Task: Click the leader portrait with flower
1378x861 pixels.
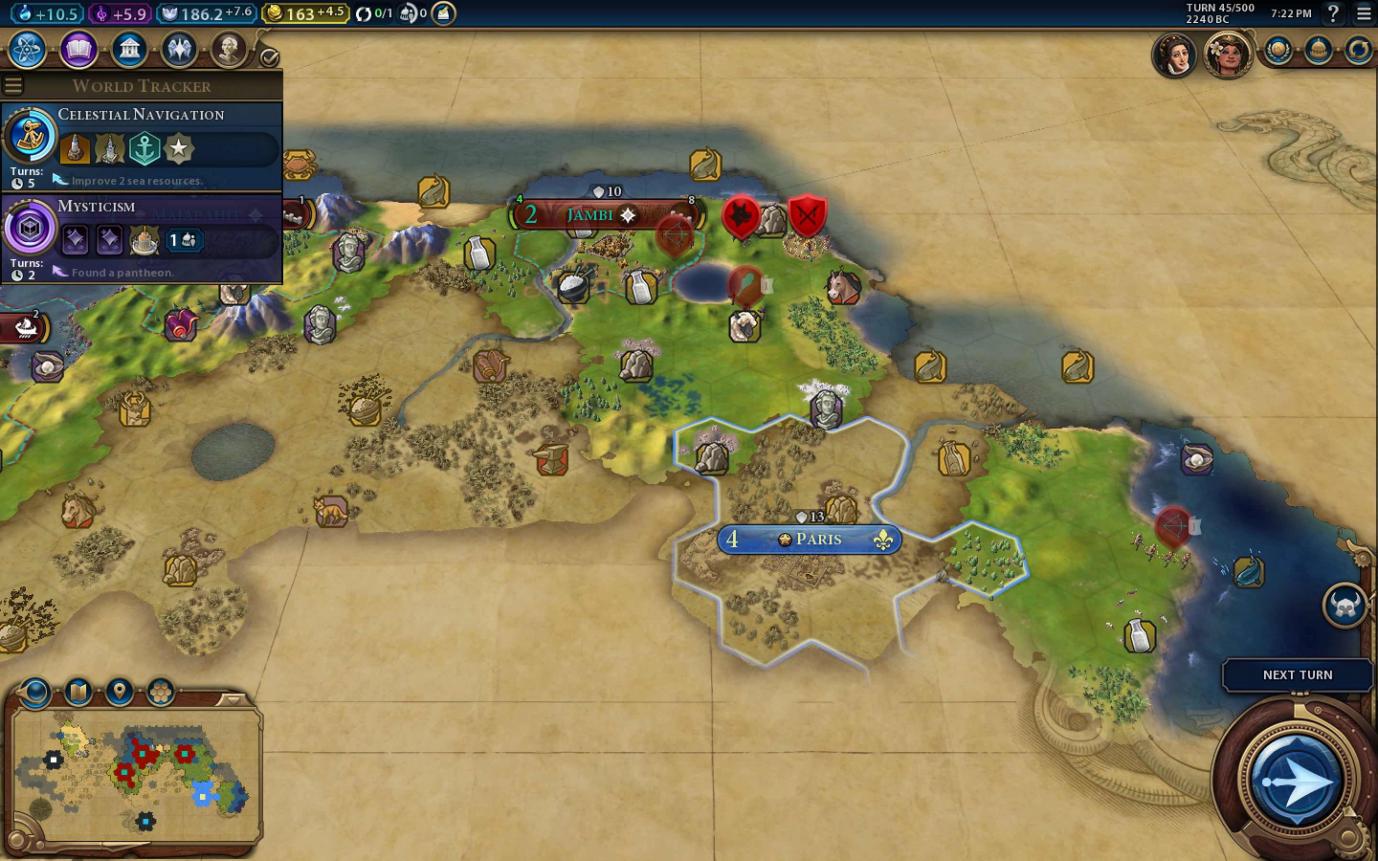Action: 1227,53
